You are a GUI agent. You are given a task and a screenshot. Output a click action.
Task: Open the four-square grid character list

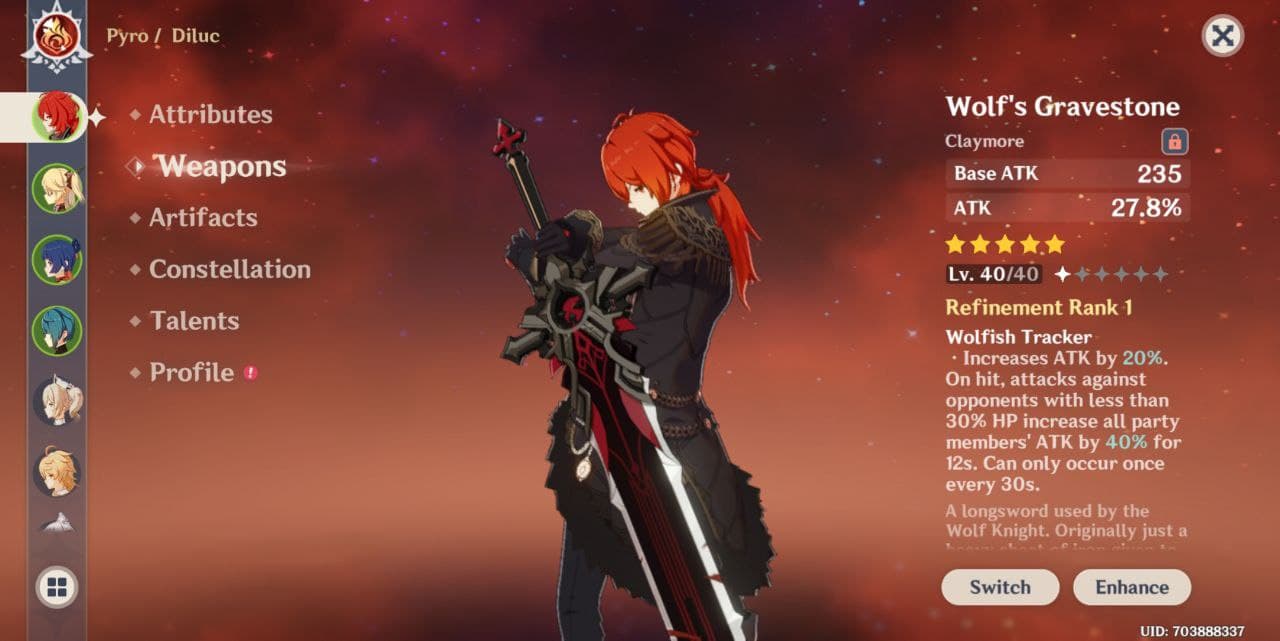click(x=57, y=588)
